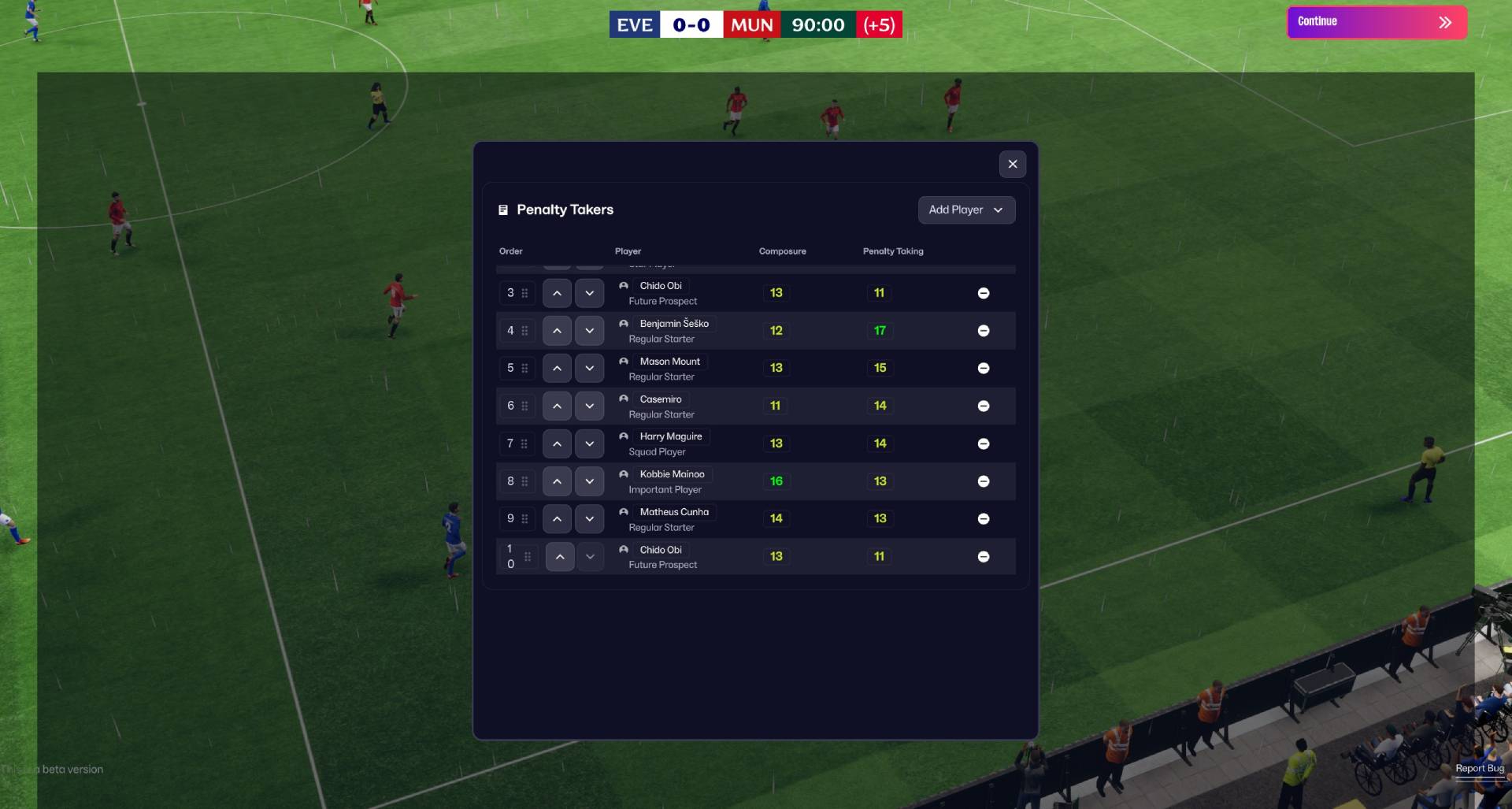Close the Penalty Takers dialog
Screen dimensions: 1512x809
pyautogui.click(x=1013, y=164)
